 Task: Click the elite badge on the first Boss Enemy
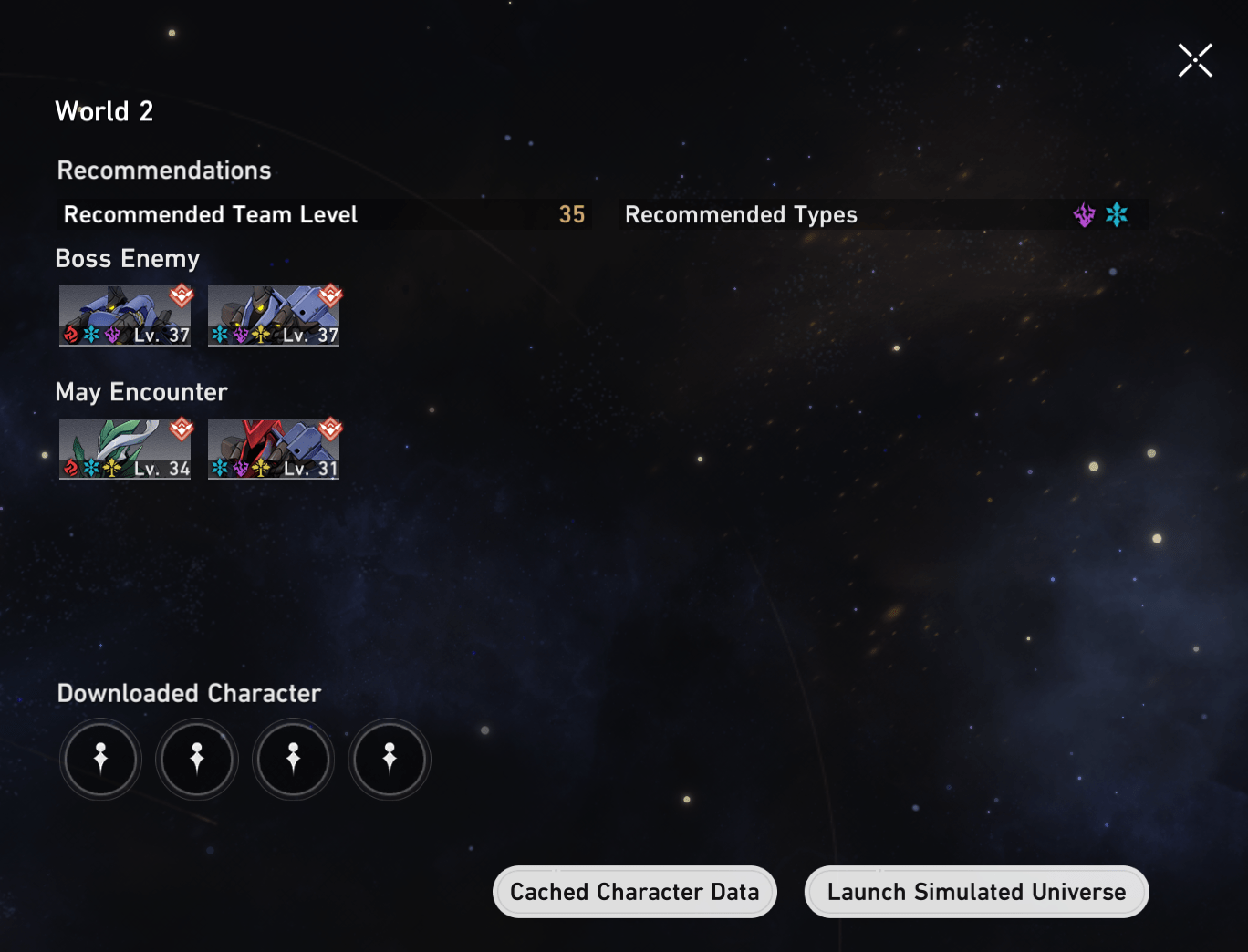181,294
